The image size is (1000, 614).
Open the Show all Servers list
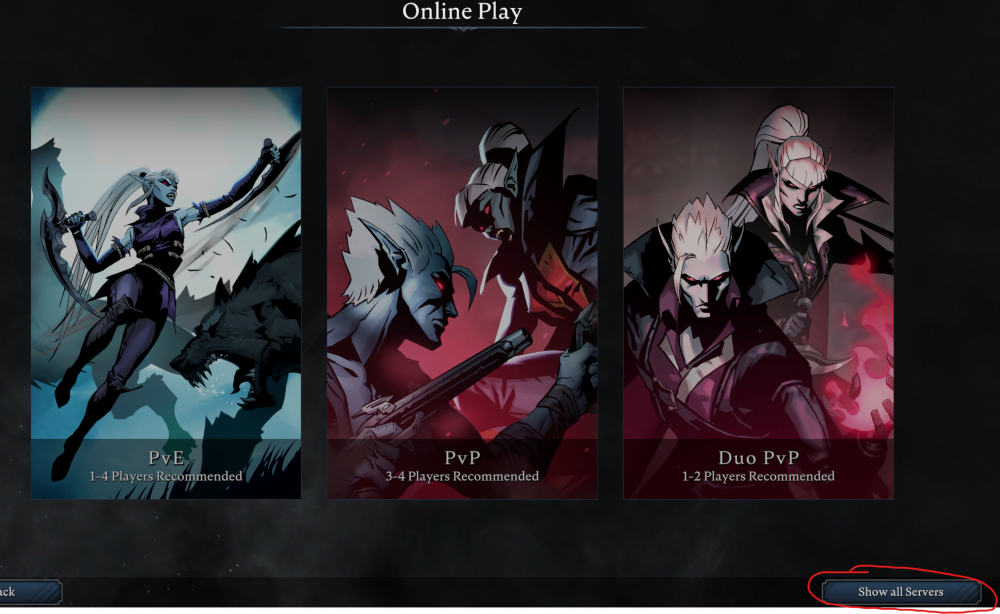click(x=900, y=592)
